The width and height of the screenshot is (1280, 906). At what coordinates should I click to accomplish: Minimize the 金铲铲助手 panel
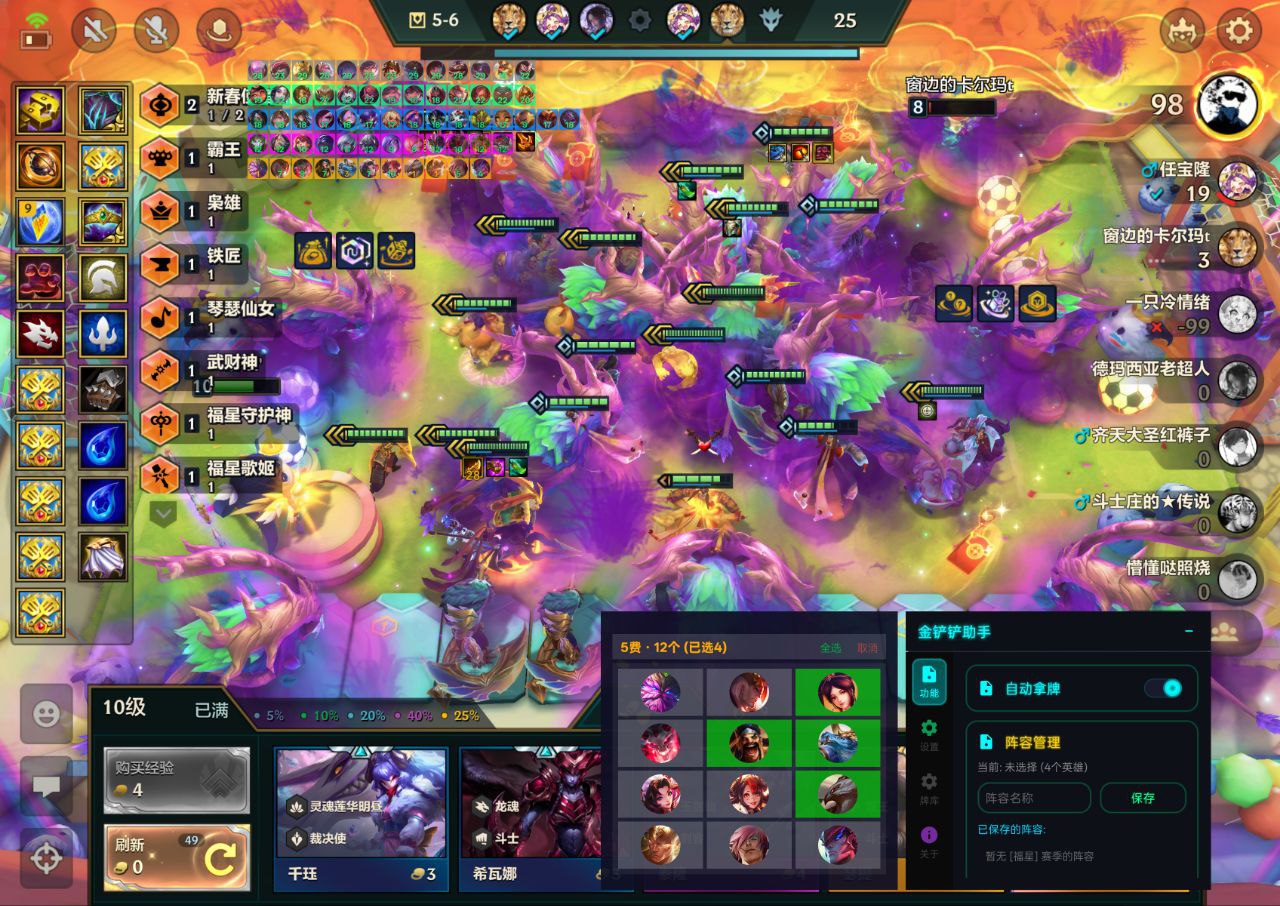(1188, 631)
